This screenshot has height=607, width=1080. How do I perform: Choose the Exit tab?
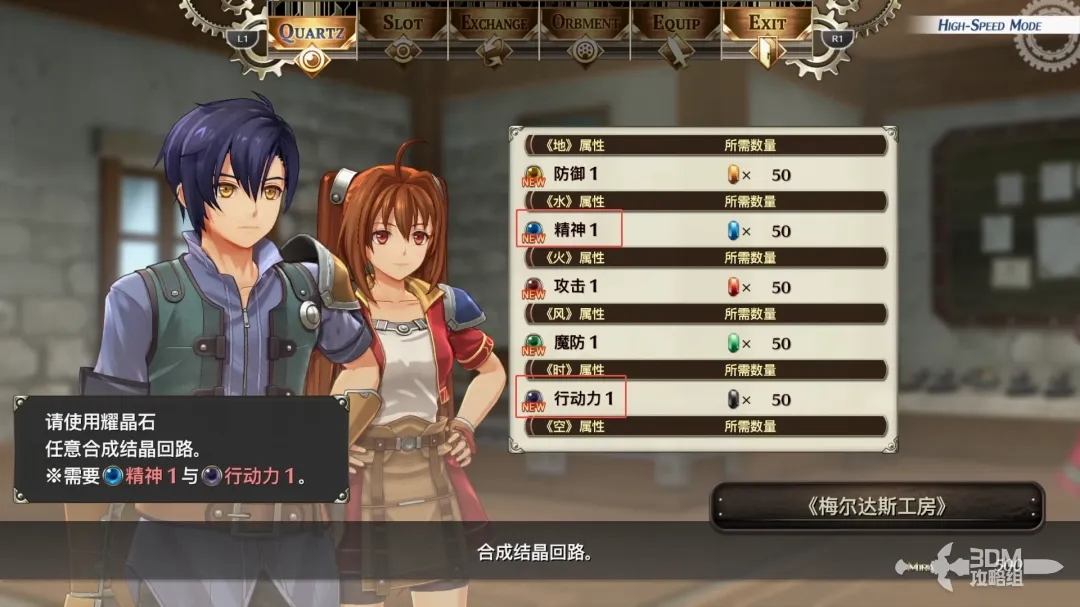pos(767,24)
